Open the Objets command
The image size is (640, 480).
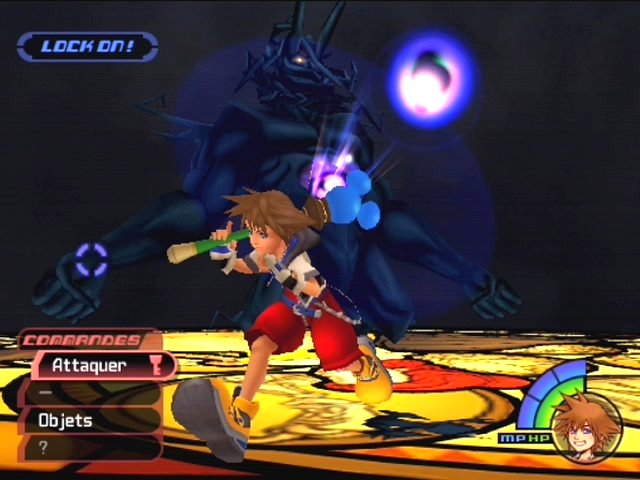pyautogui.click(x=90, y=421)
